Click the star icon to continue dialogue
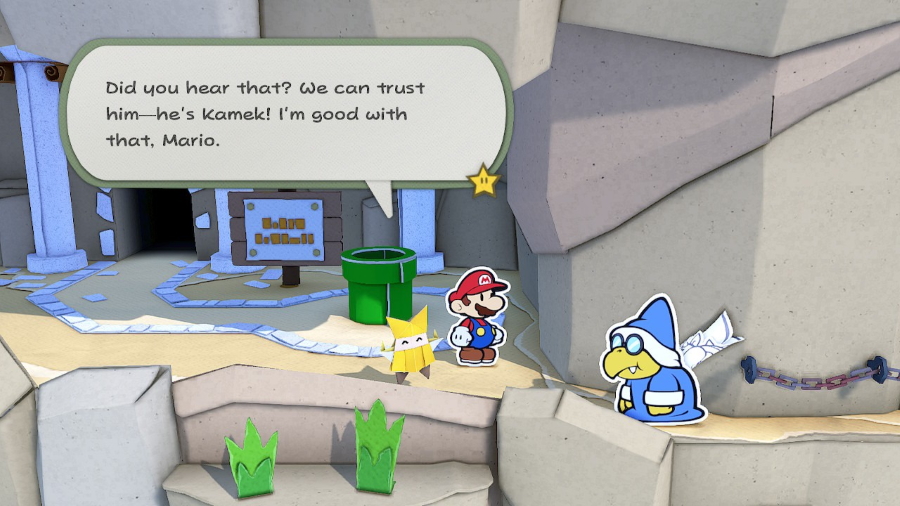This screenshot has height=506, width=900. [x=484, y=181]
